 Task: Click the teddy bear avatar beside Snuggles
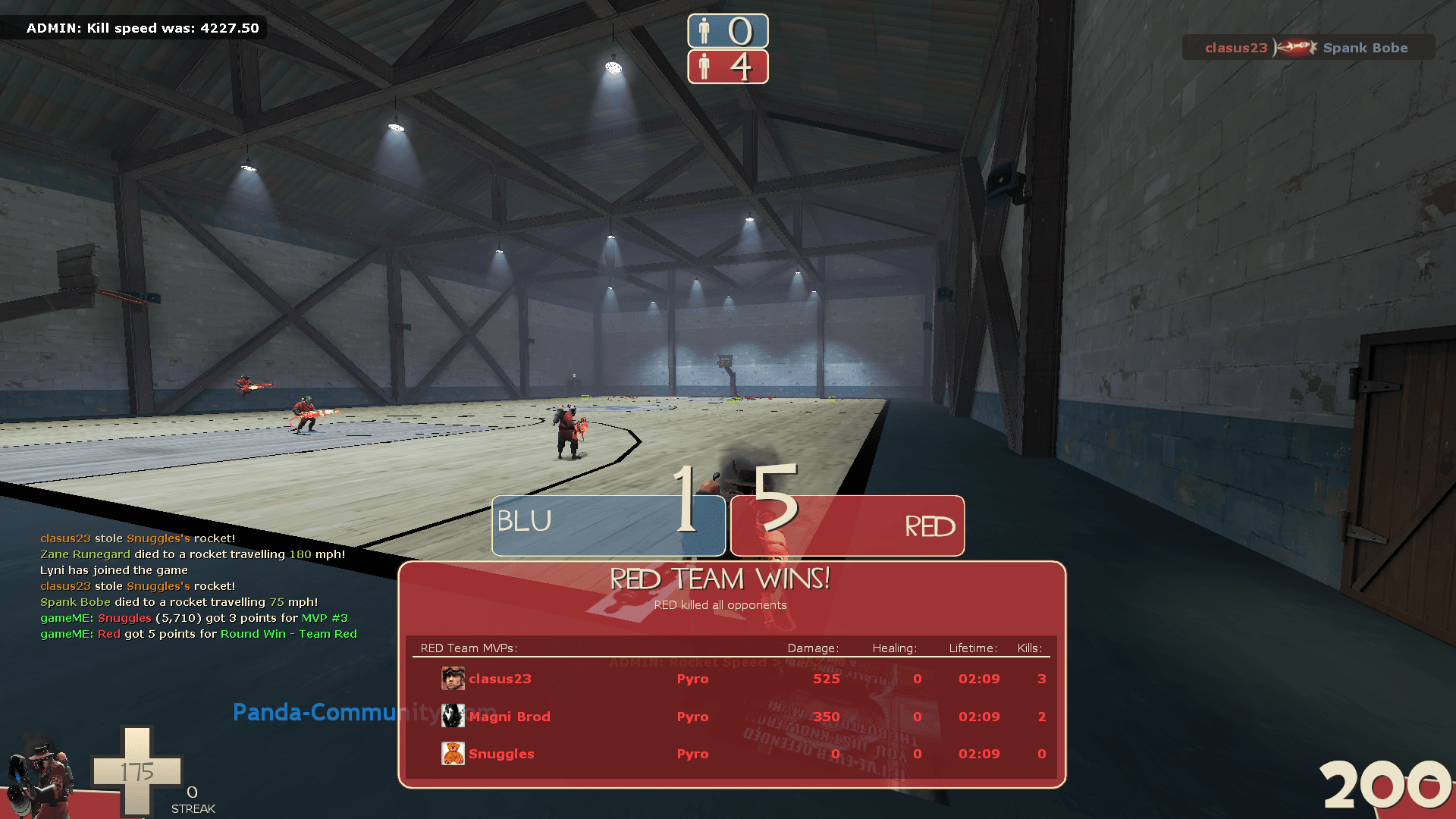(x=453, y=753)
